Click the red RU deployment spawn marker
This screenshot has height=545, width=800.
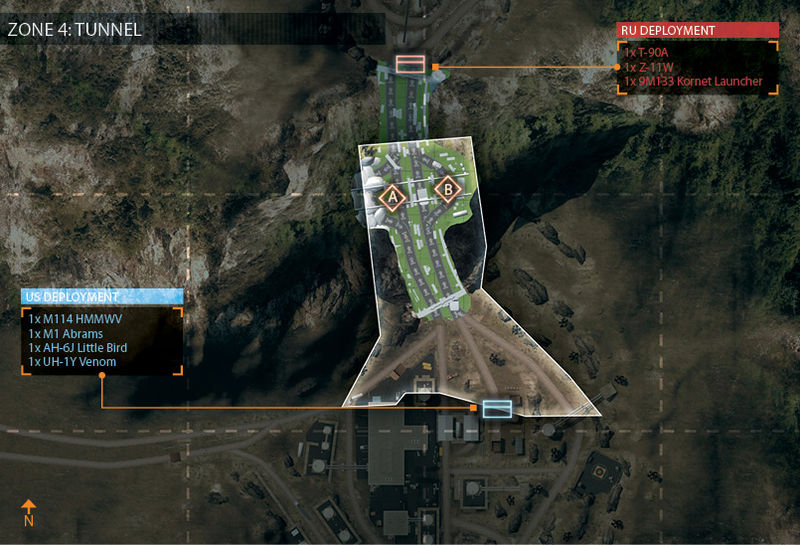pos(410,65)
